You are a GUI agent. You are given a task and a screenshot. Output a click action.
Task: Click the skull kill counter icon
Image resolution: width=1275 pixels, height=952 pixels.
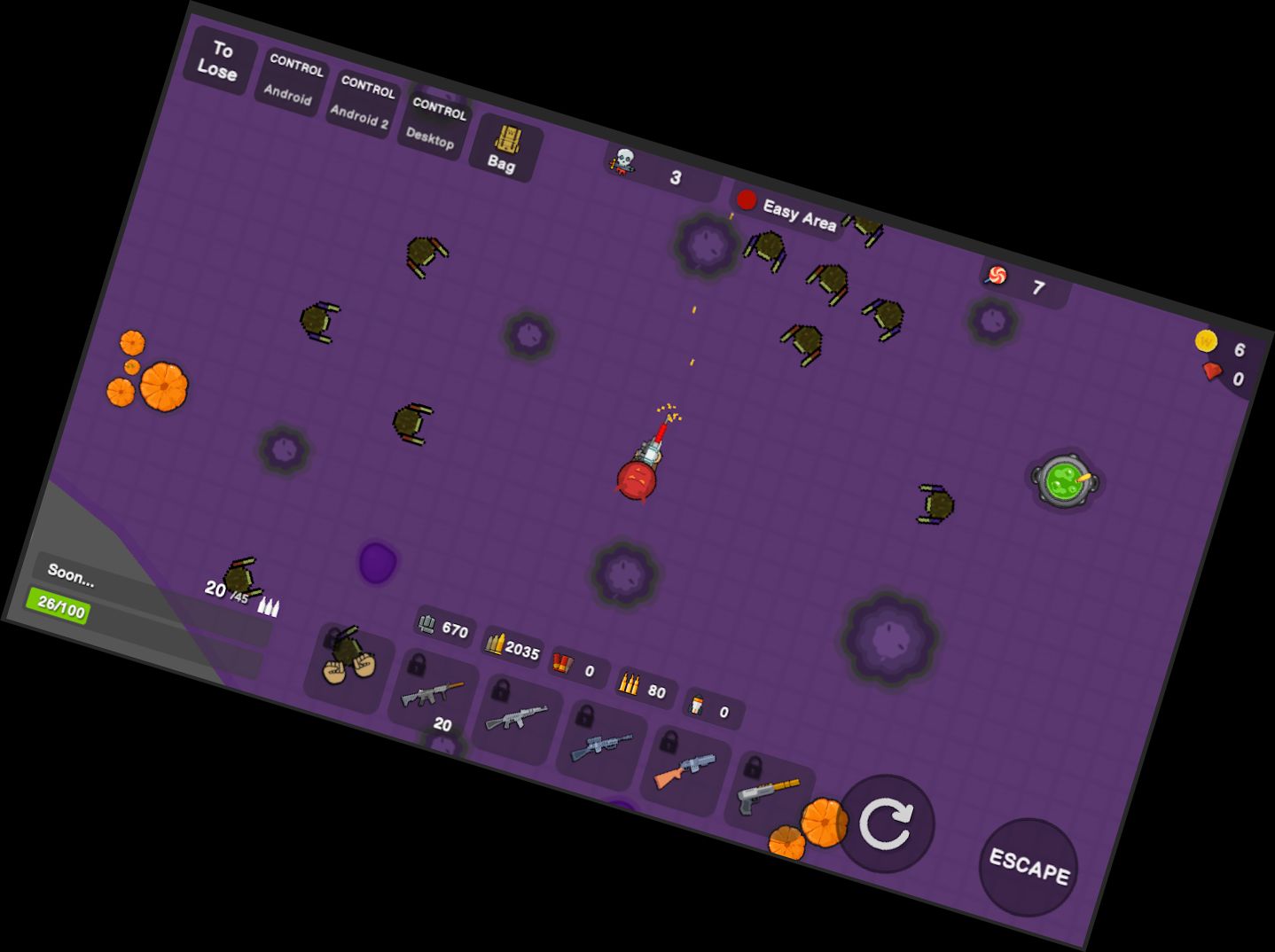[x=623, y=160]
